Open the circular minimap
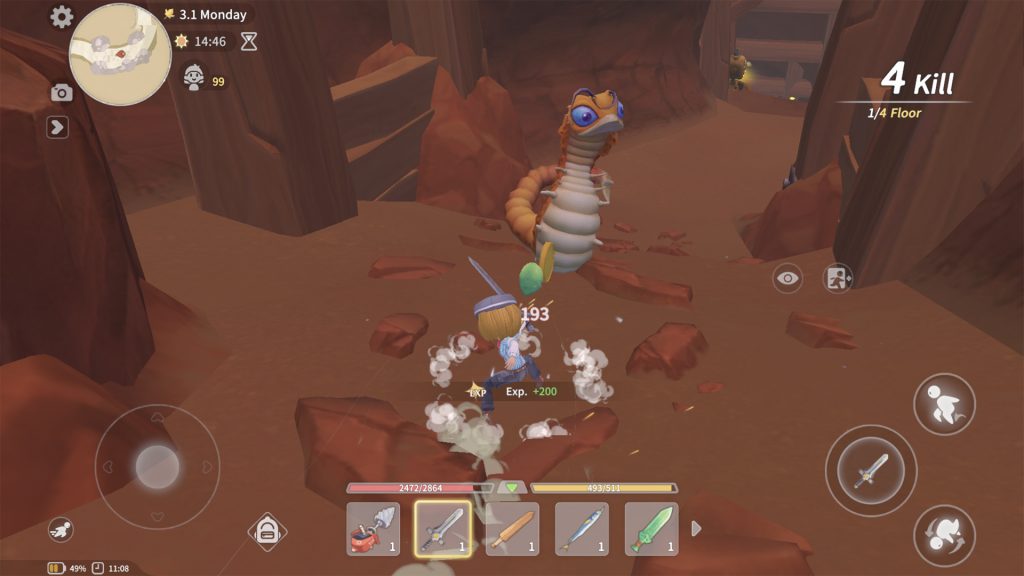1024x576 pixels. (120, 54)
